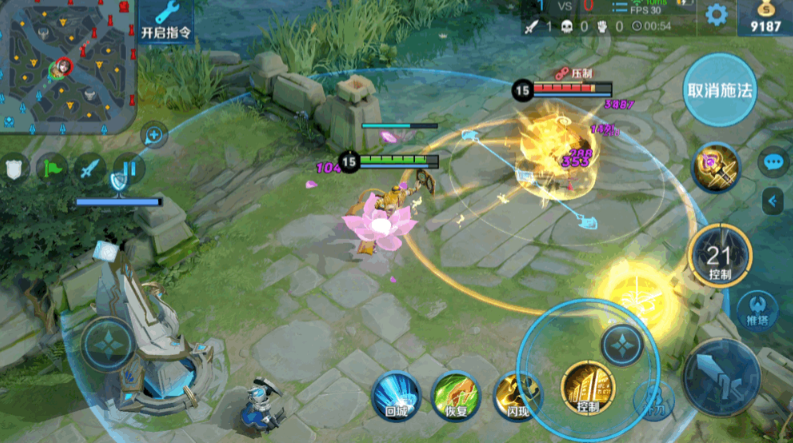Use the 恢复 heal skill
The image size is (793, 443).
[453, 395]
